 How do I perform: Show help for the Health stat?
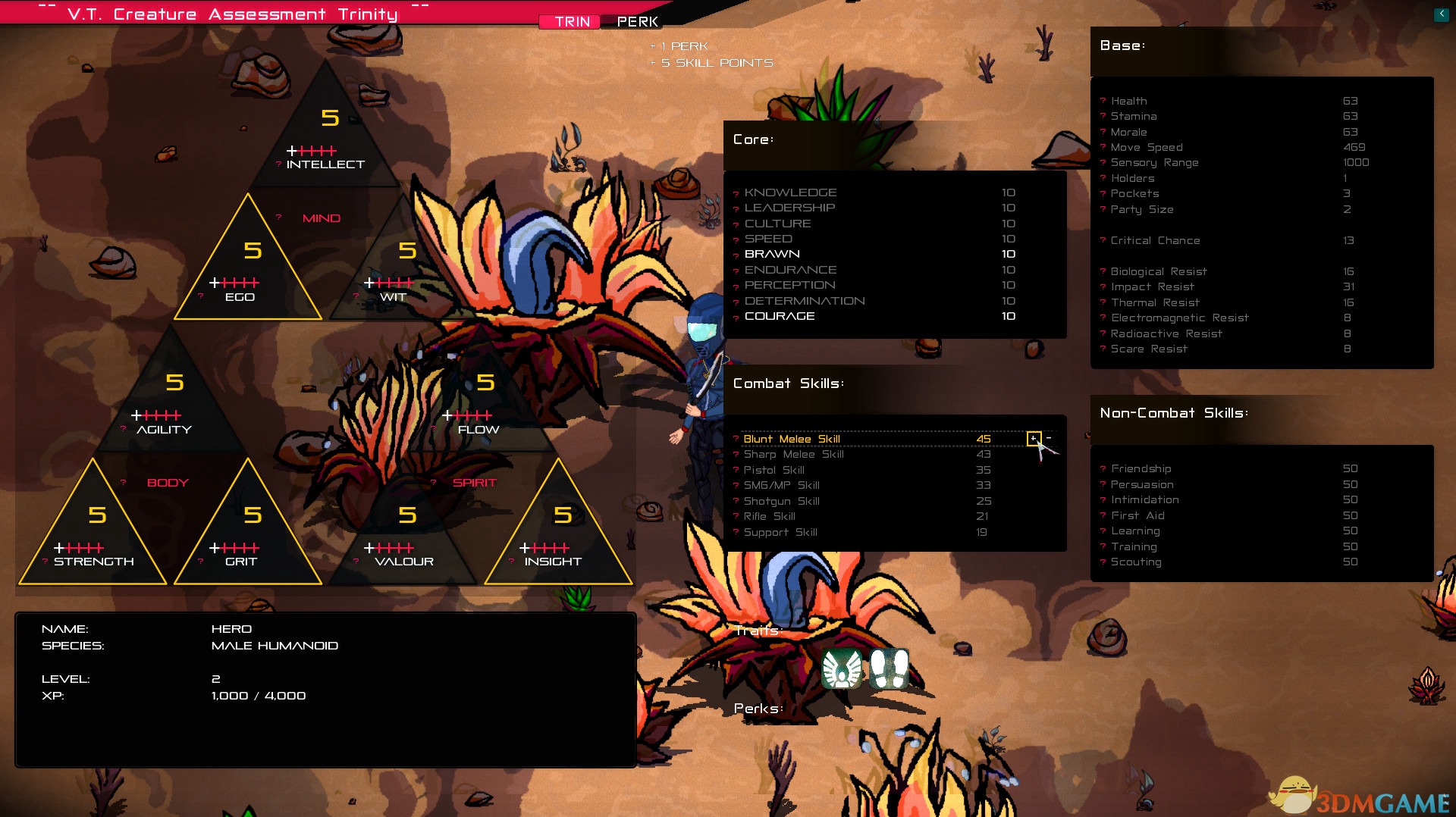(1103, 101)
